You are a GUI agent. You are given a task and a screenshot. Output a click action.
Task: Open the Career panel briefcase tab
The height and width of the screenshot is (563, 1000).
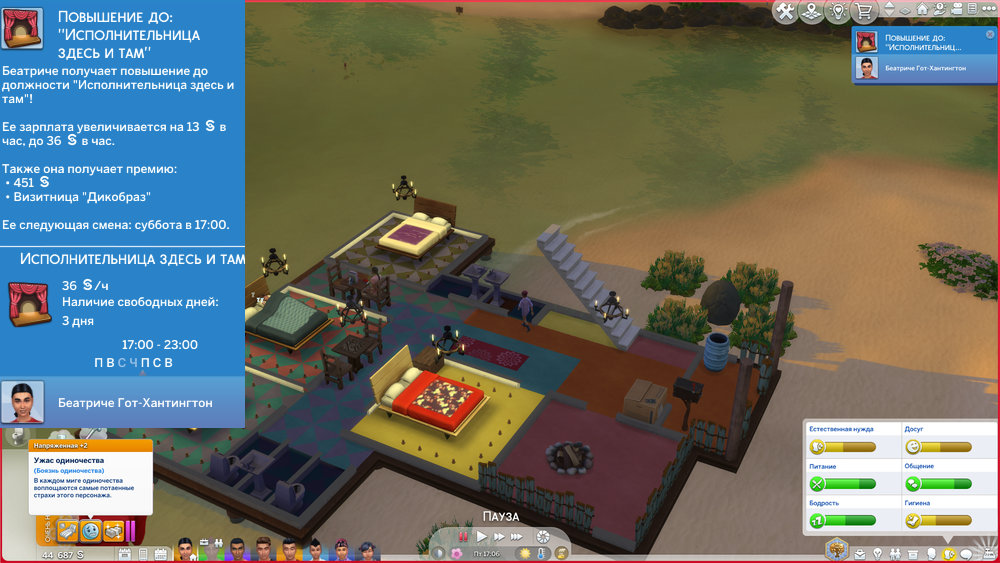tap(858, 554)
